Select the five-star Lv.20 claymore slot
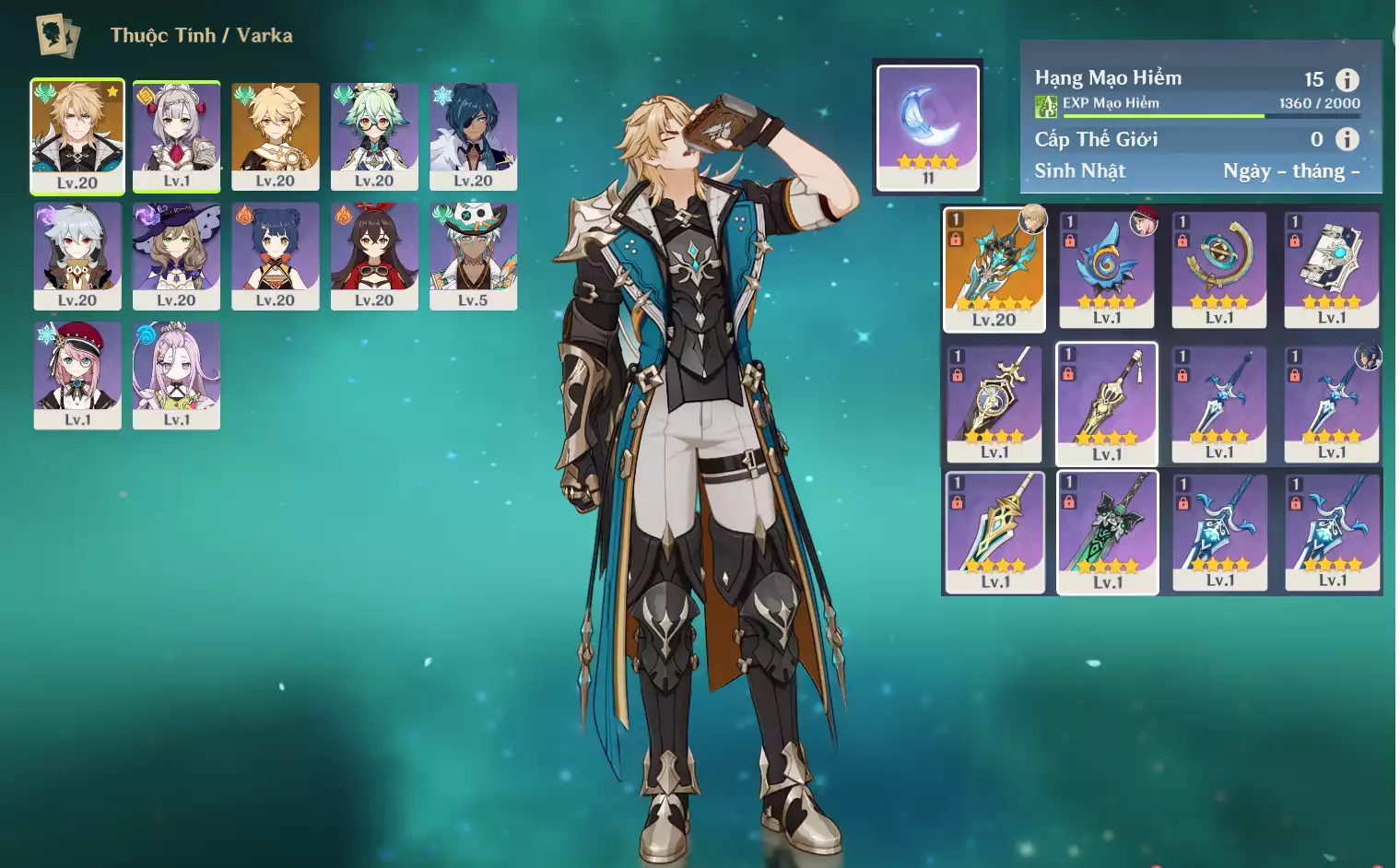This screenshot has width=1400, height=868. [994, 268]
